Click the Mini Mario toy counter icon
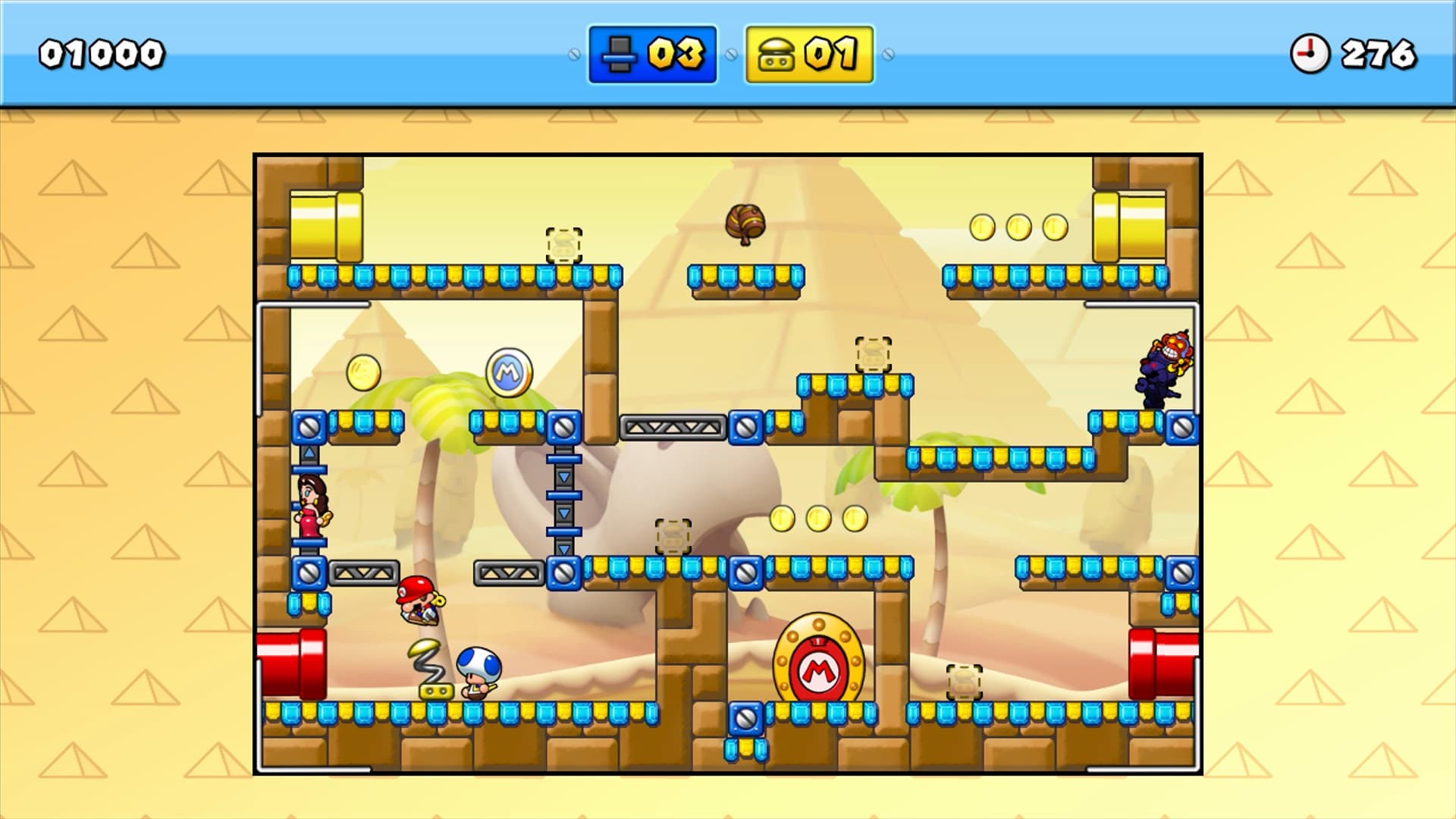Viewport: 1456px width, 819px height. coord(620,53)
